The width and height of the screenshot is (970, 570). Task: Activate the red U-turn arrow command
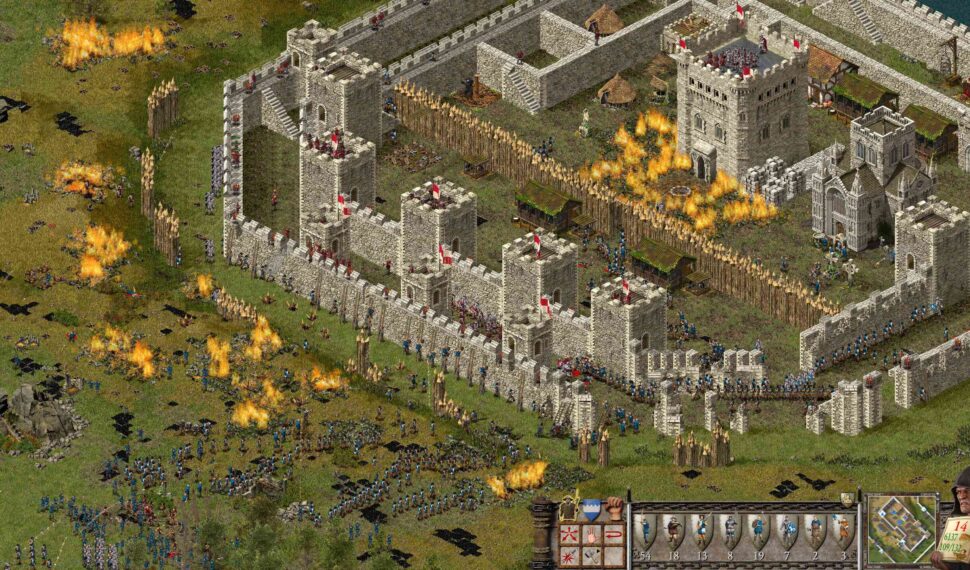(x=614, y=534)
